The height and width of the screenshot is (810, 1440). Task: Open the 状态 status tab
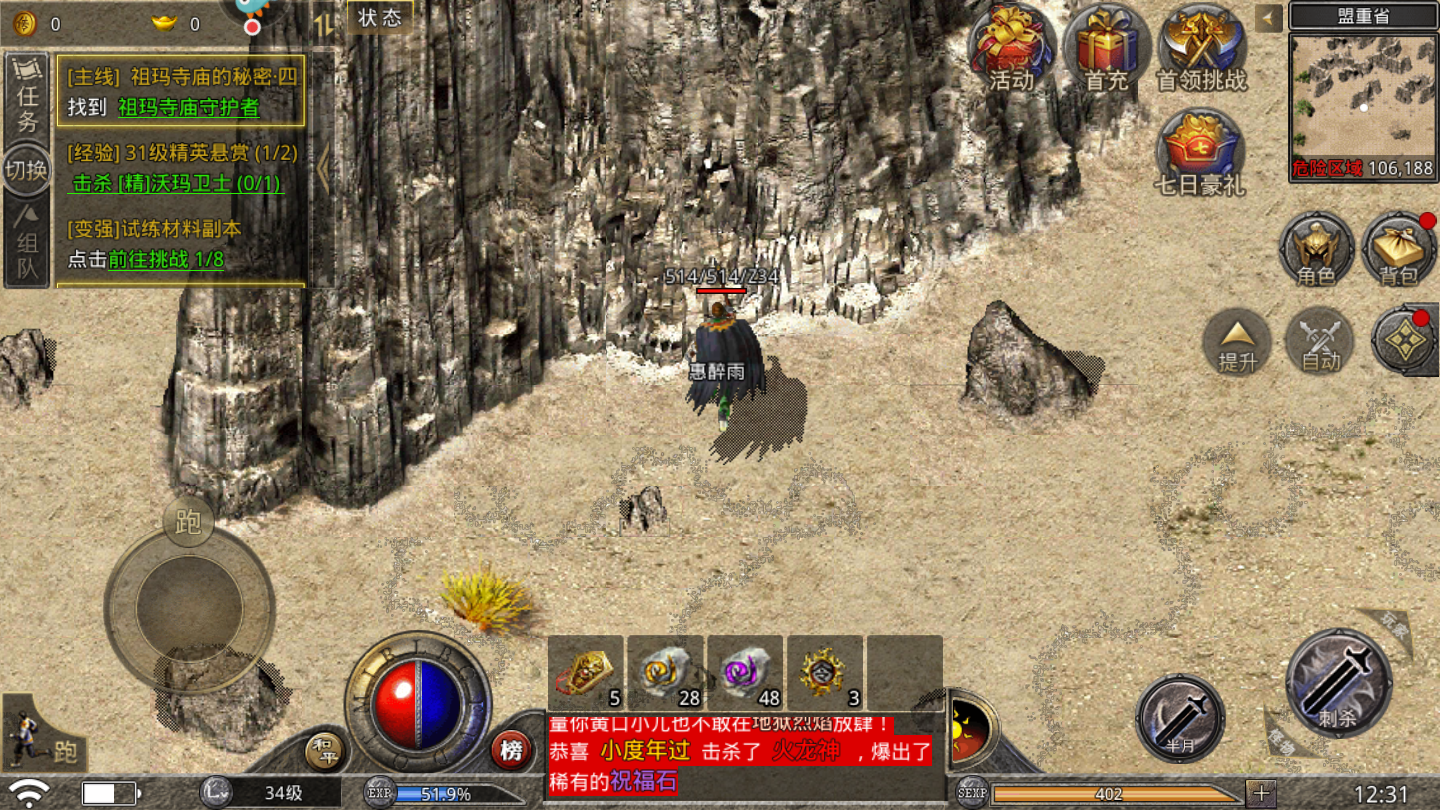[x=380, y=17]
